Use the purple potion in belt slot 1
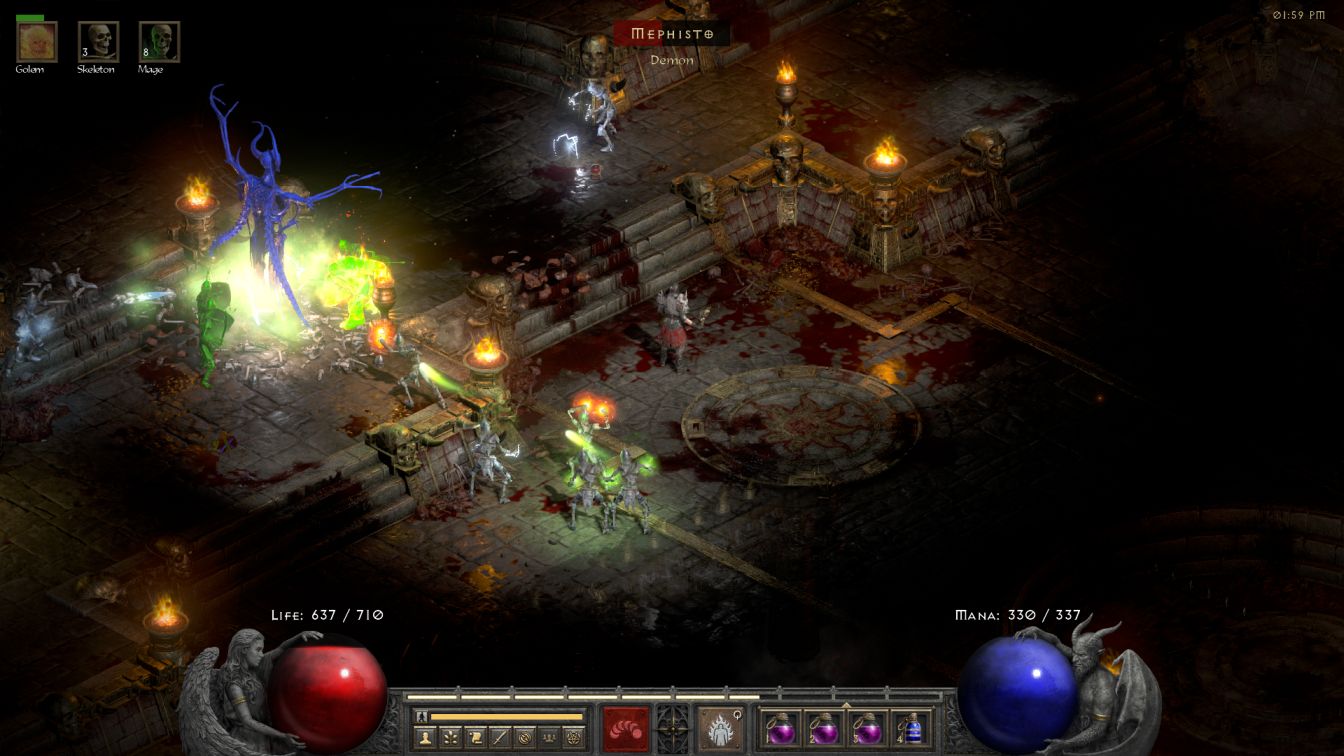 [780, 728]
